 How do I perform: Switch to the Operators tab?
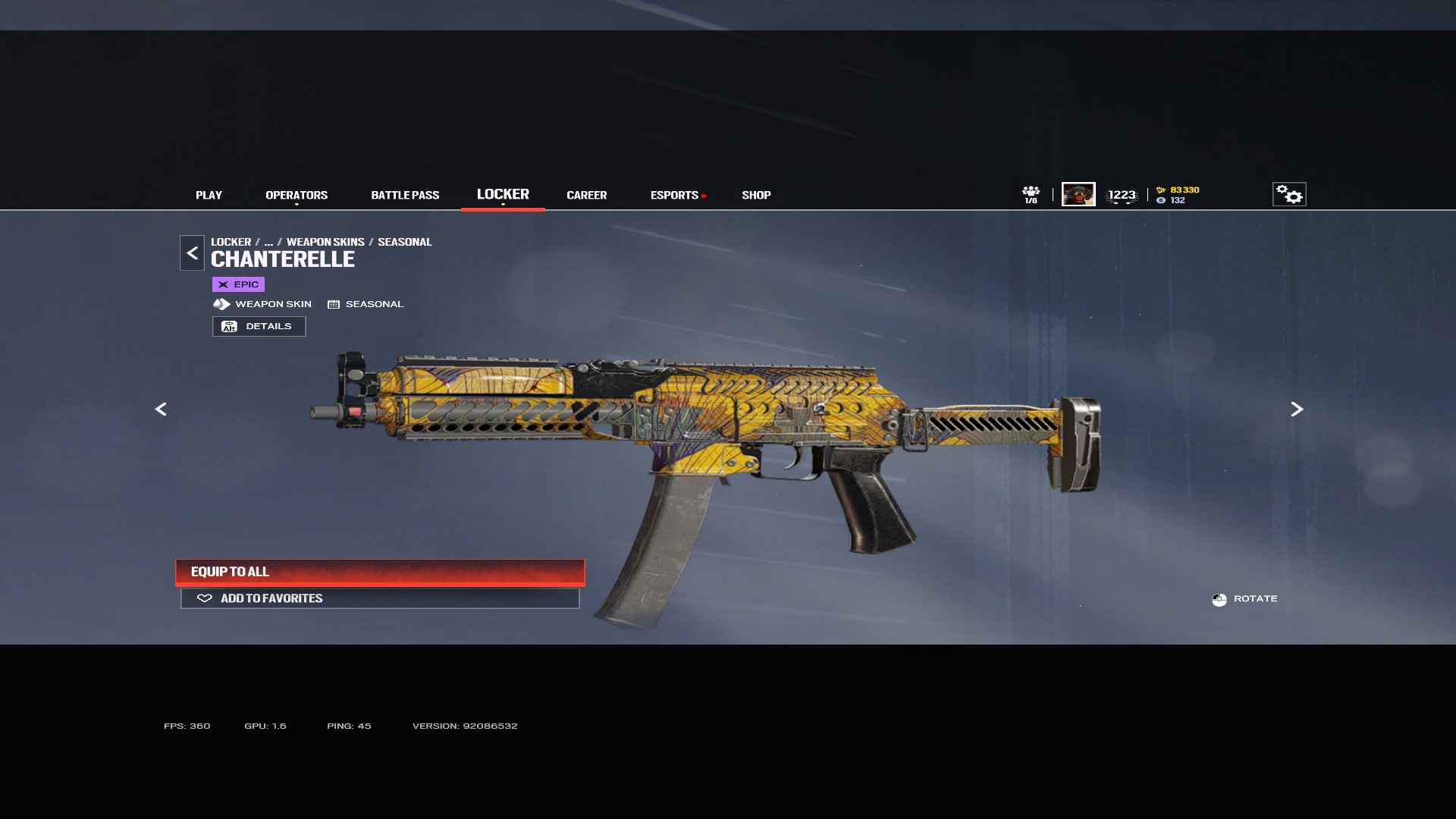coord(297,195)
